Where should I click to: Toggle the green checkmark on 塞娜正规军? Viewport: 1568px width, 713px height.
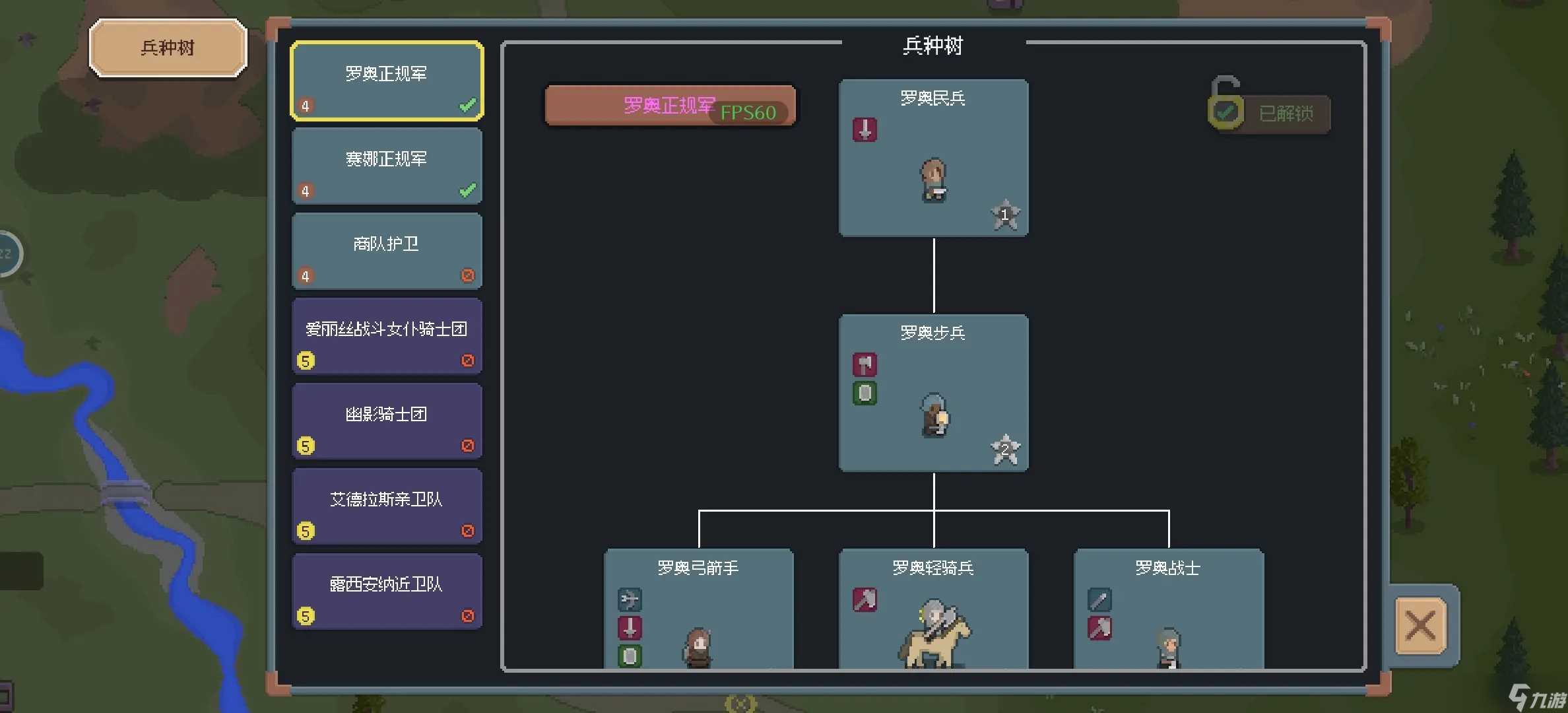(468, 190)
